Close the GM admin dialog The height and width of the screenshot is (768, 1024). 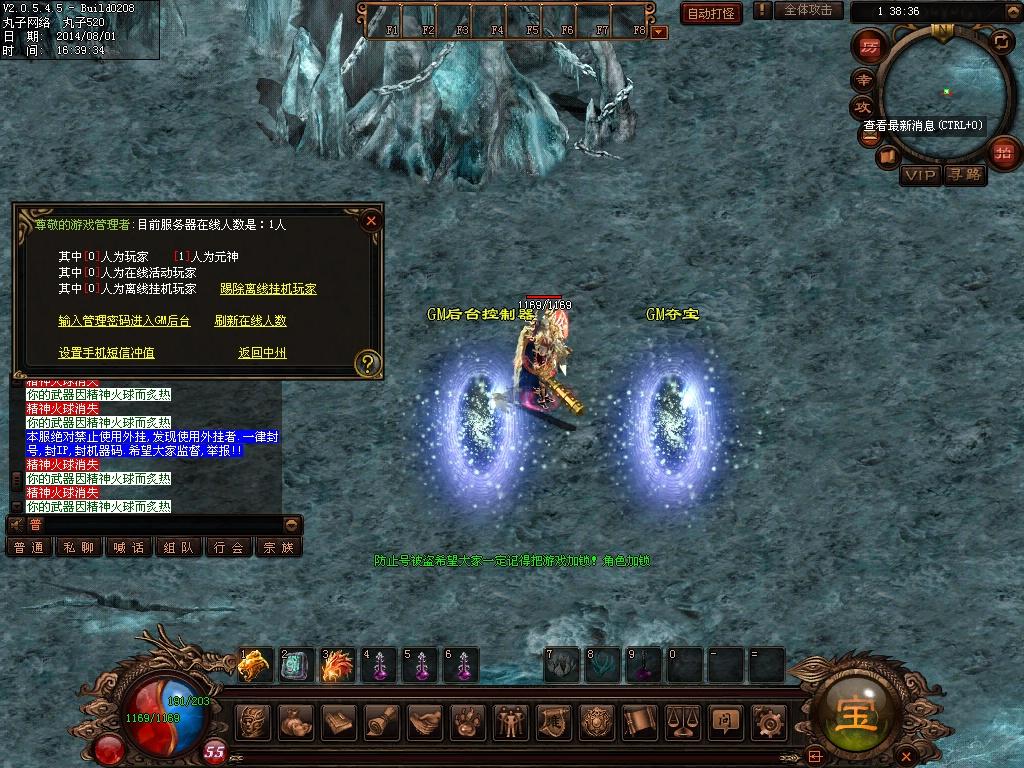(x=371, y=220)
